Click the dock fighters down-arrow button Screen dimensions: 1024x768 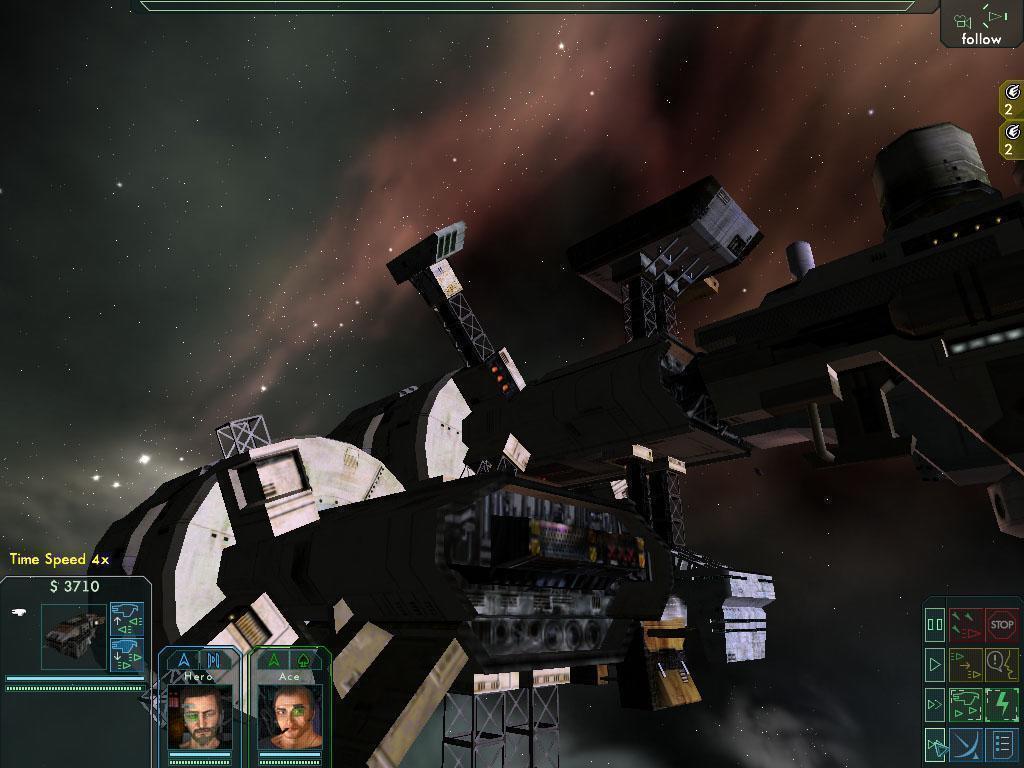coord(127,654)
